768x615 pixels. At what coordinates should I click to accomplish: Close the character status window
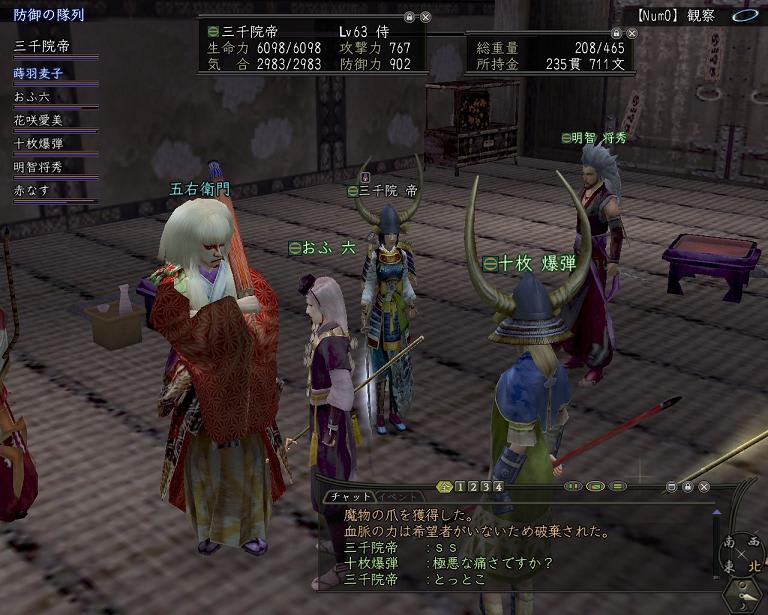(426, 18)
